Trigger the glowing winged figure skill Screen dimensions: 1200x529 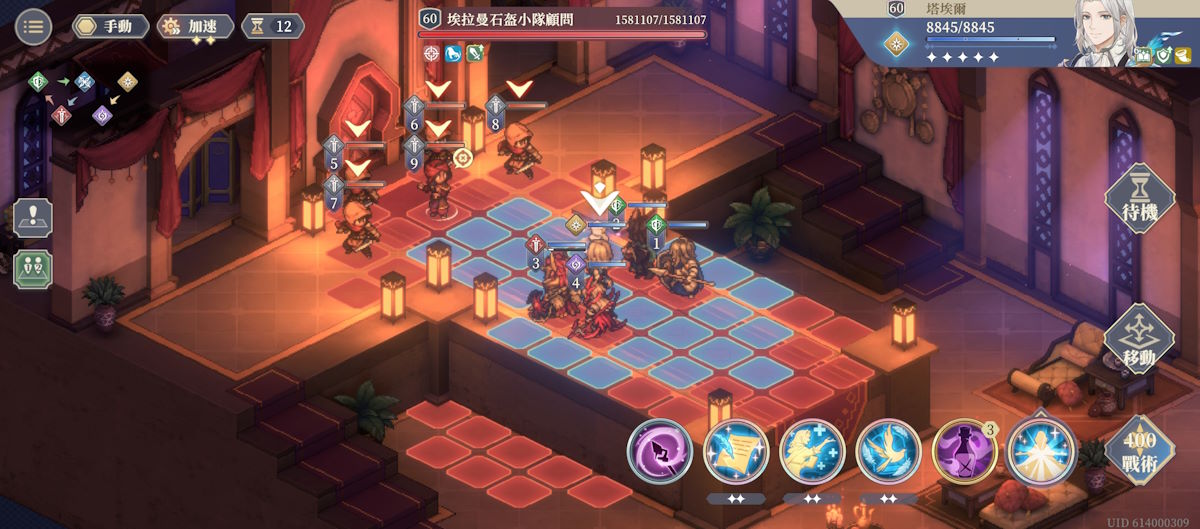point(1041,451)
